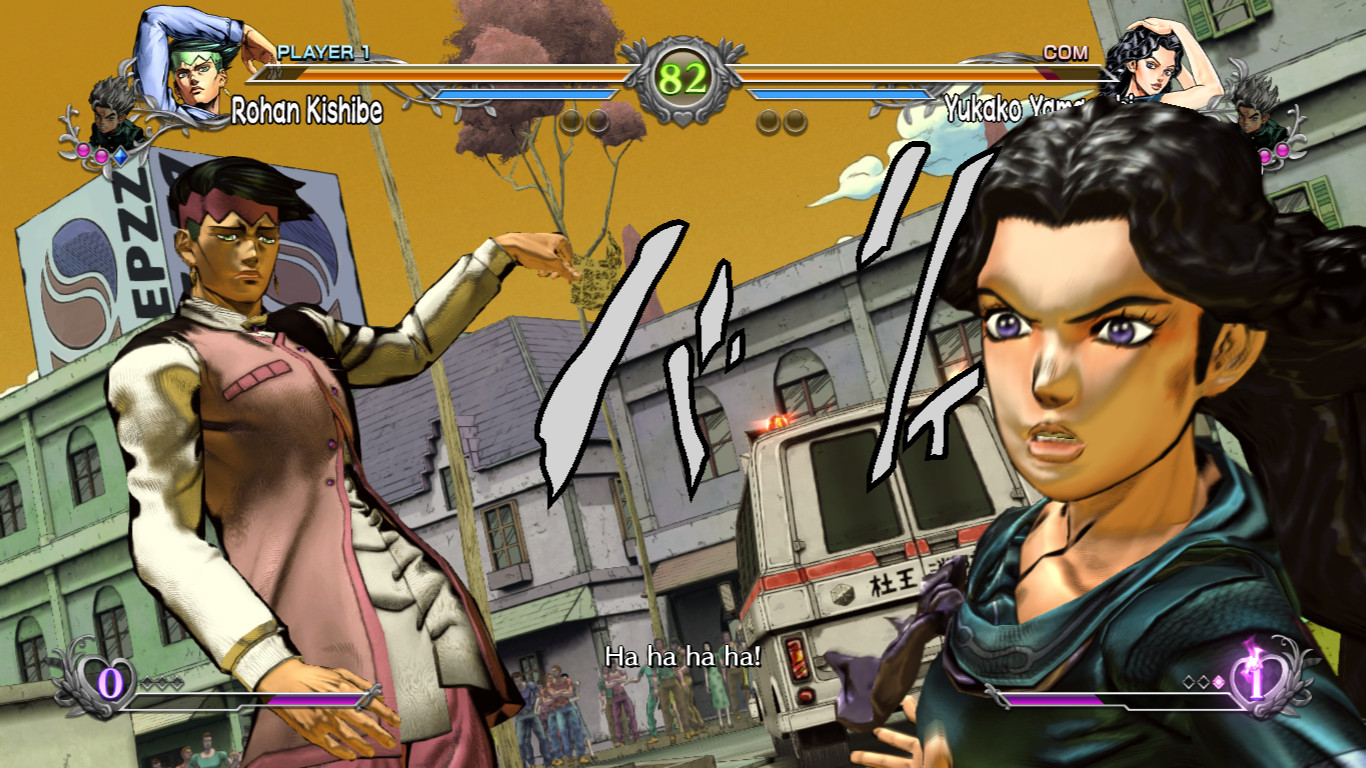1366x768 pixels.
Task: Click the round timer displaying 82
Action: (683, 78)
